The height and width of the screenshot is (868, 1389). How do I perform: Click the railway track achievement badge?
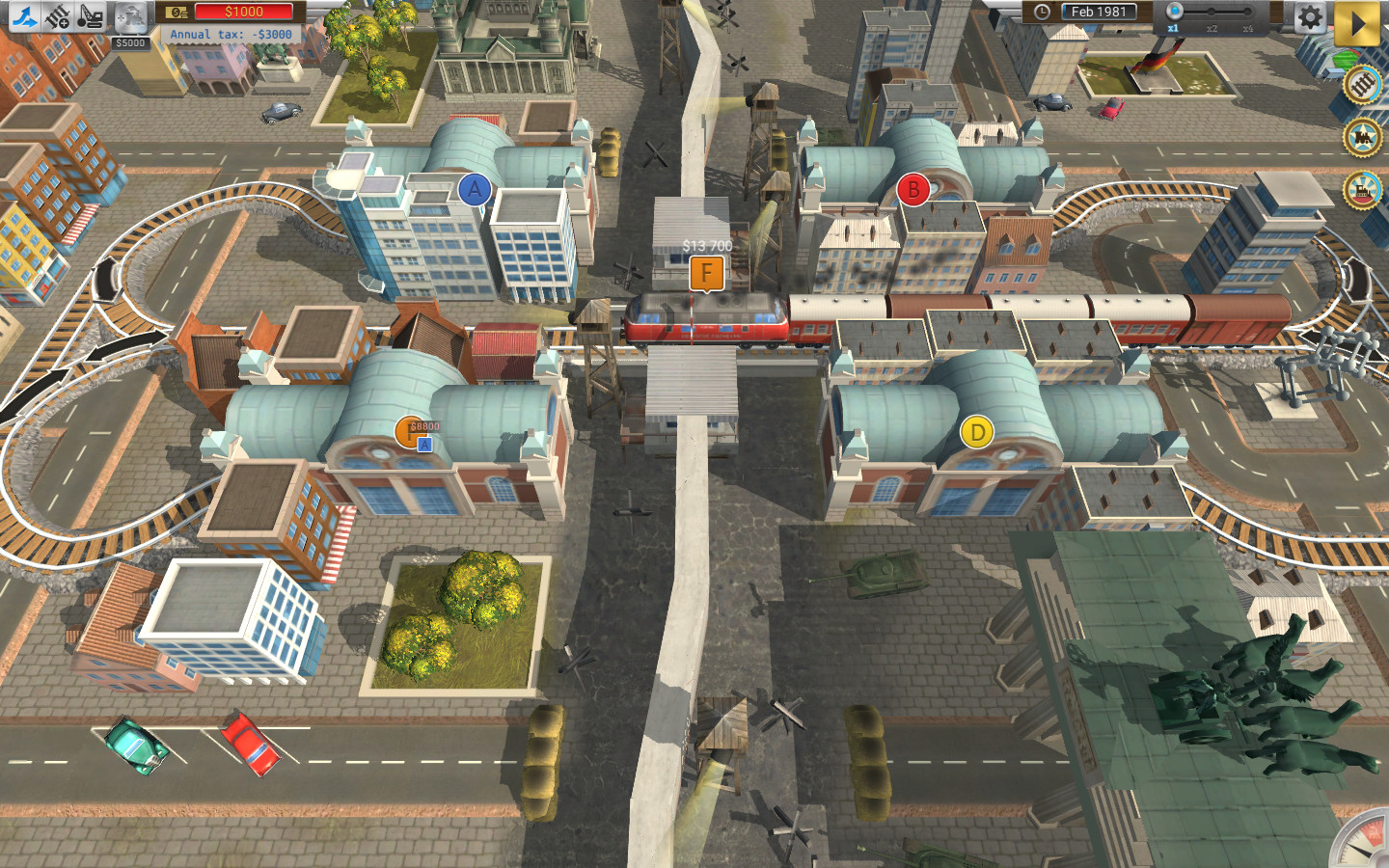tap(1363, 85)
